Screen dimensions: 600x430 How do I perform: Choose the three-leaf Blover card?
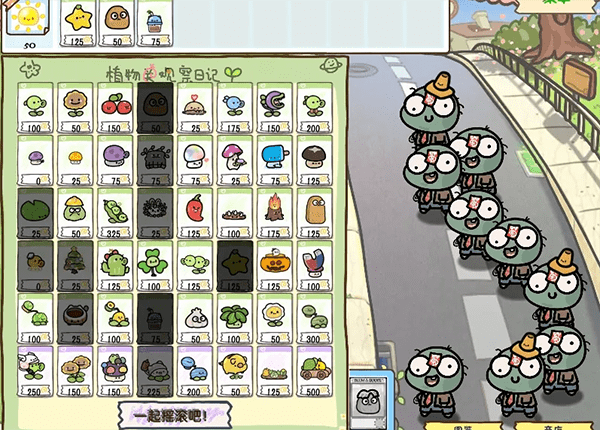(154, 266)
